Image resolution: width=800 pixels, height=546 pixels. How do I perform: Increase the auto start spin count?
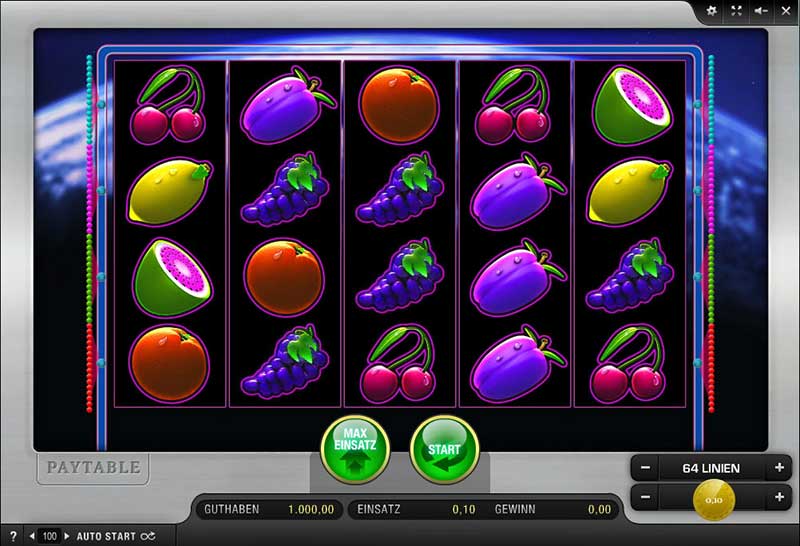[x=65, y=537]
